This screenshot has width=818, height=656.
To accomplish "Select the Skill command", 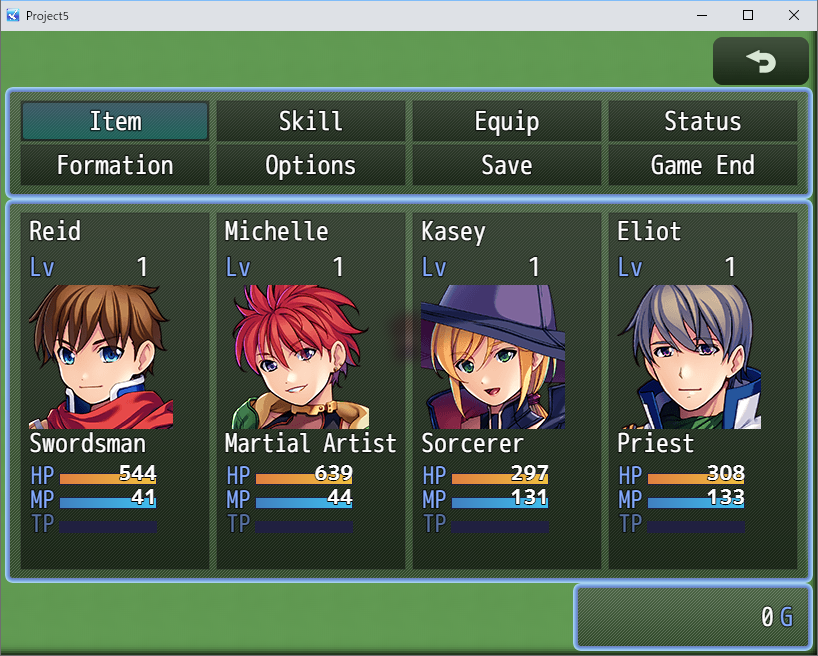I will point(310,121).
